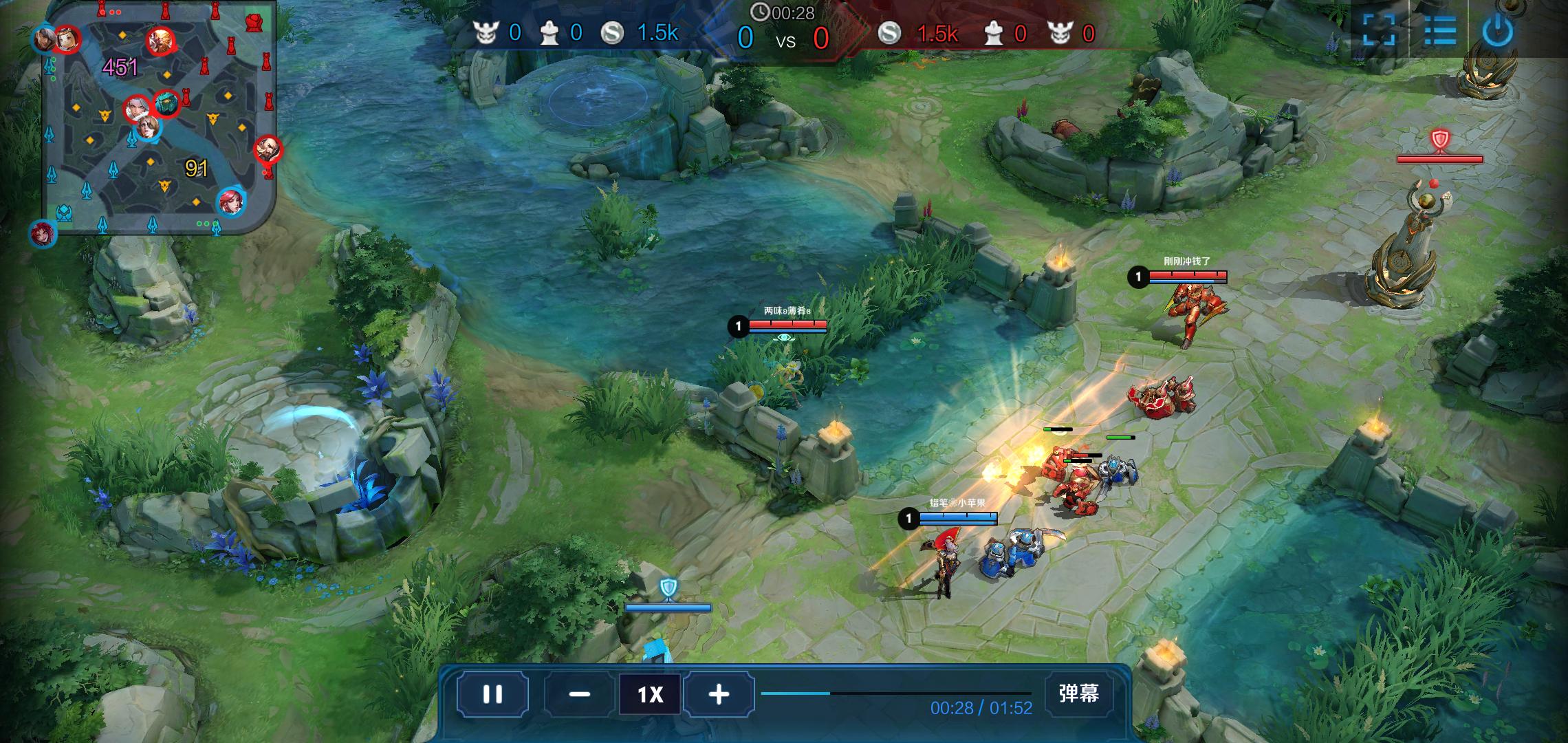
Task: Pause the replay playback
Action: point(492,694)
